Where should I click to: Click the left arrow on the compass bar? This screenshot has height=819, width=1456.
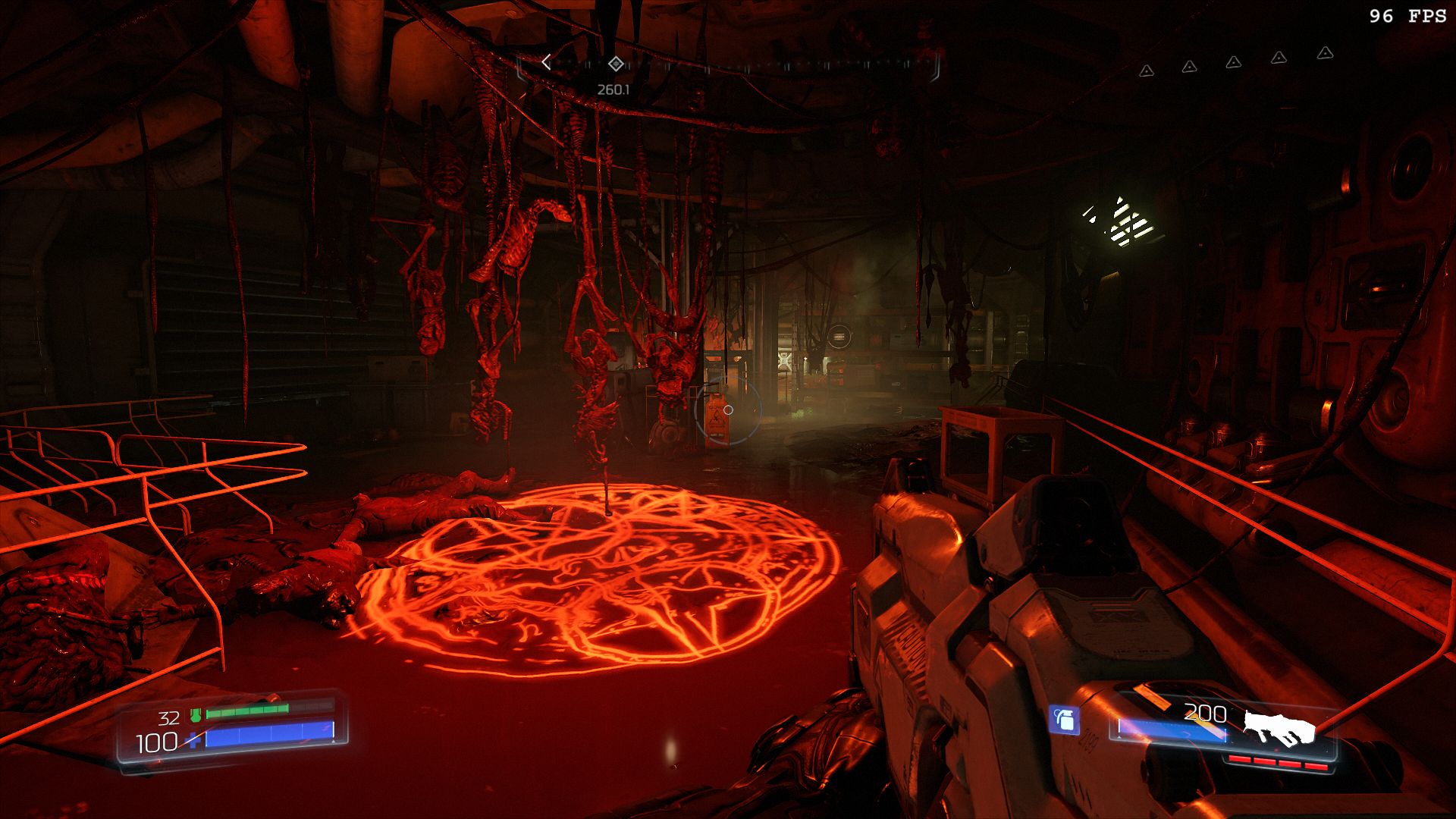[x=546, y=63]
